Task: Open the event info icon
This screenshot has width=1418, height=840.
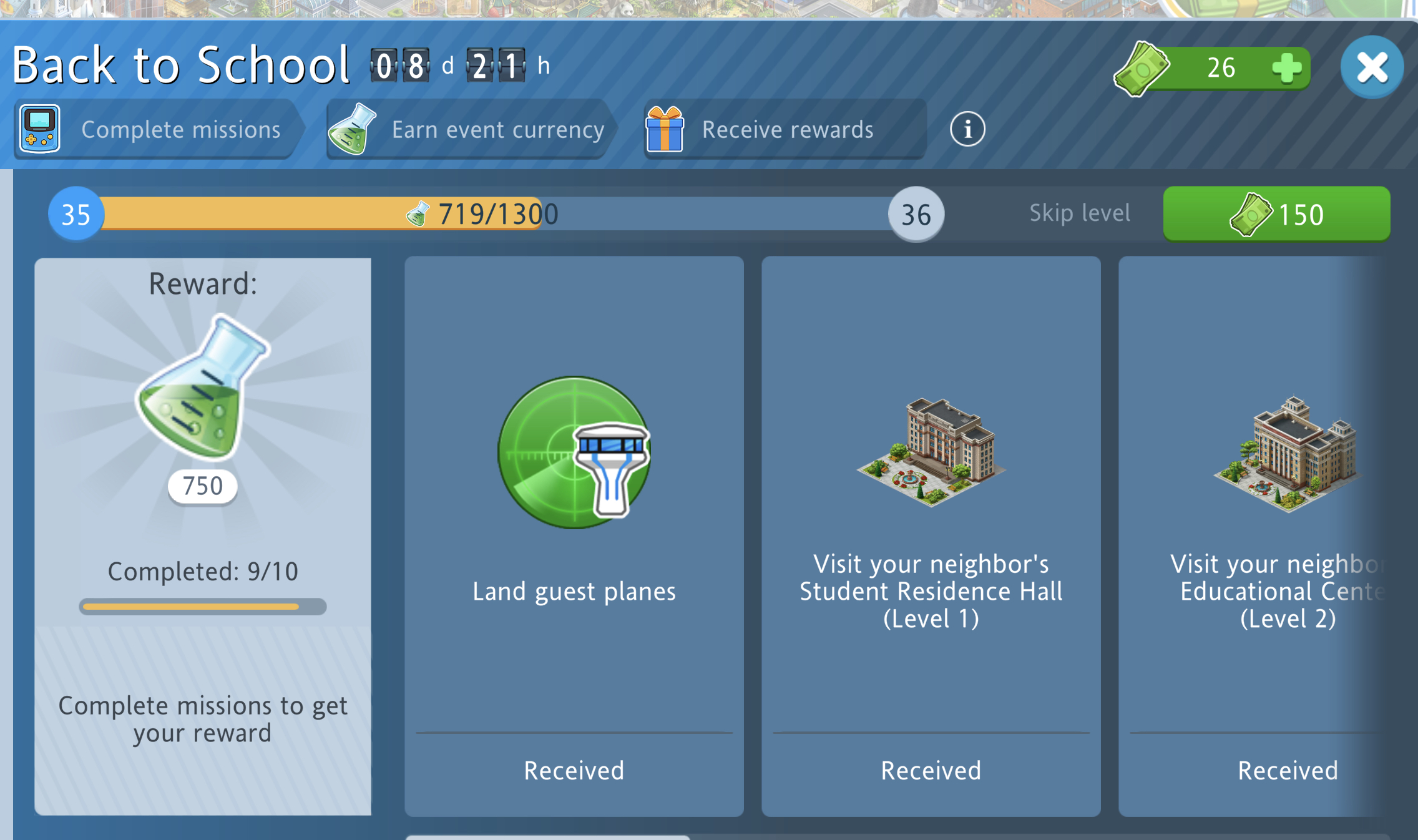Action: click(x=967, y=129)
